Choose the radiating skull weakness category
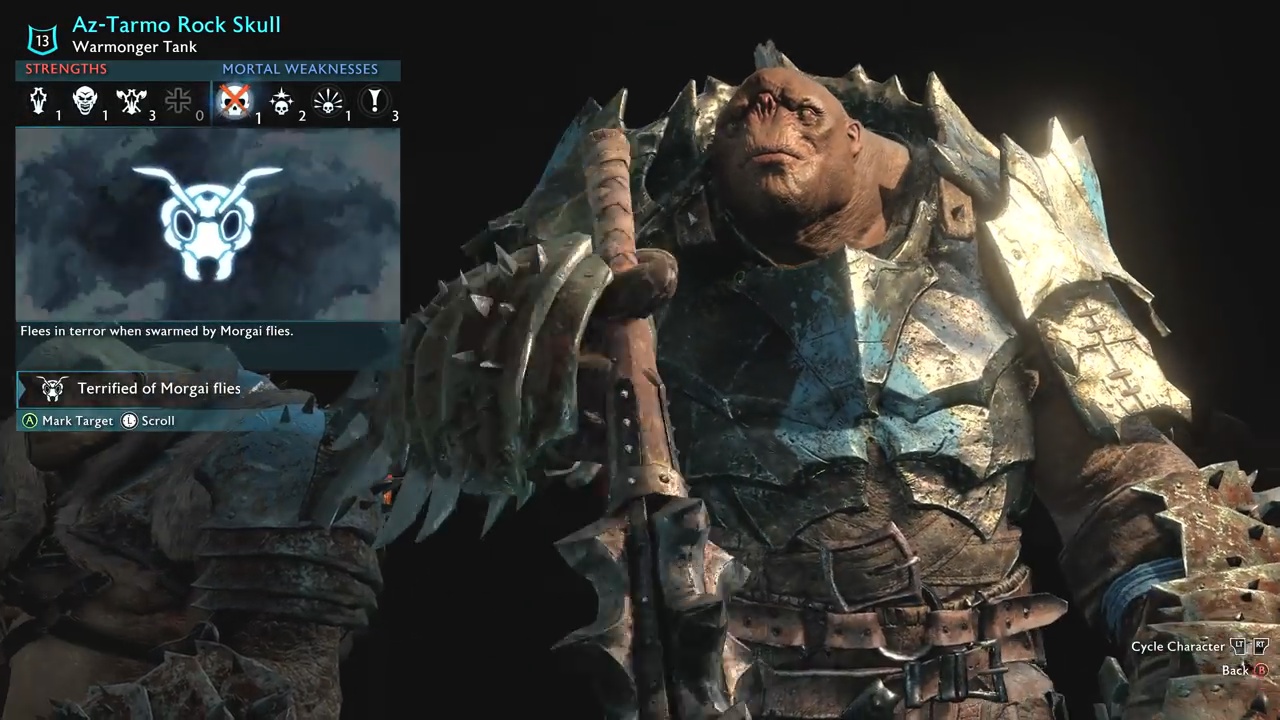1280x720 pixels. (328, 101)
